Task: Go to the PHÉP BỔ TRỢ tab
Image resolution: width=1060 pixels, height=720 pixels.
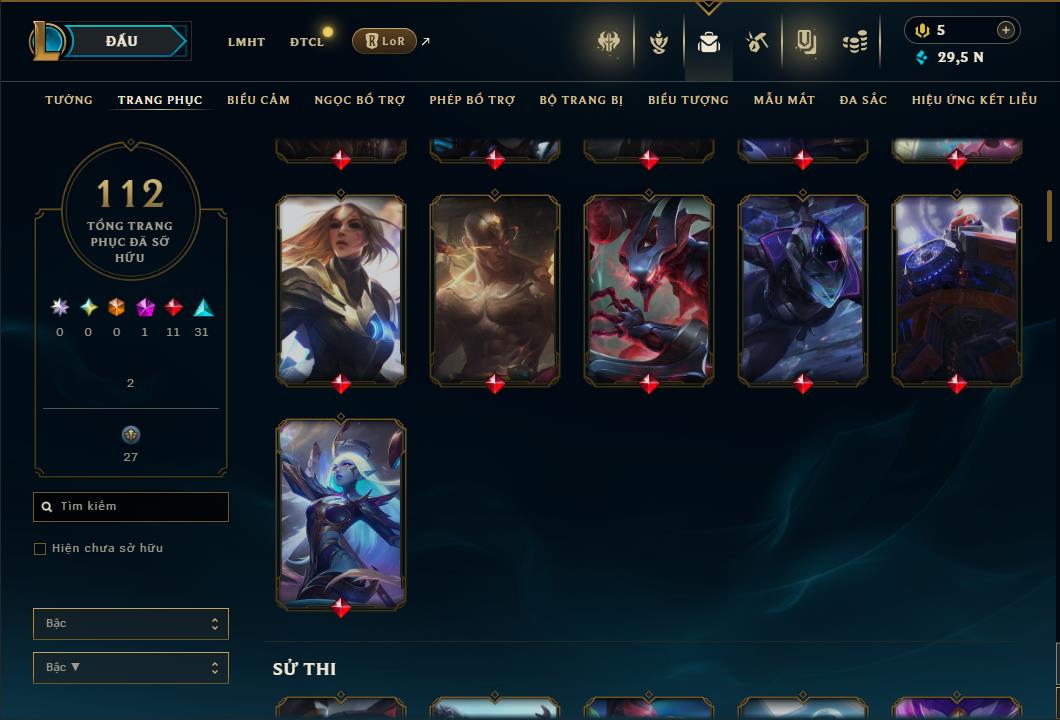Action: [x=472, y=100]
